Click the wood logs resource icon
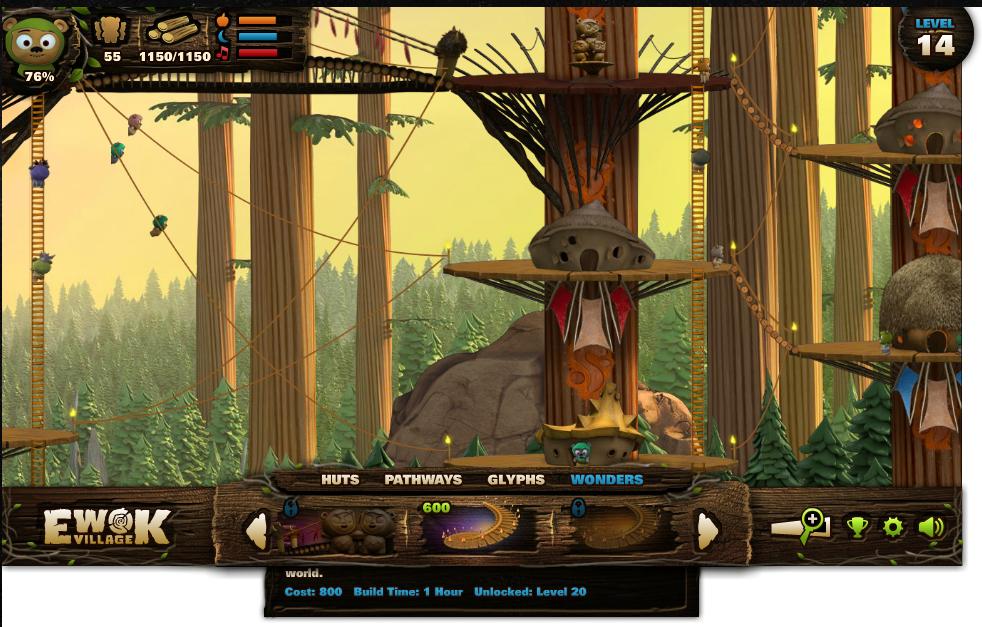 pos(174,31)
